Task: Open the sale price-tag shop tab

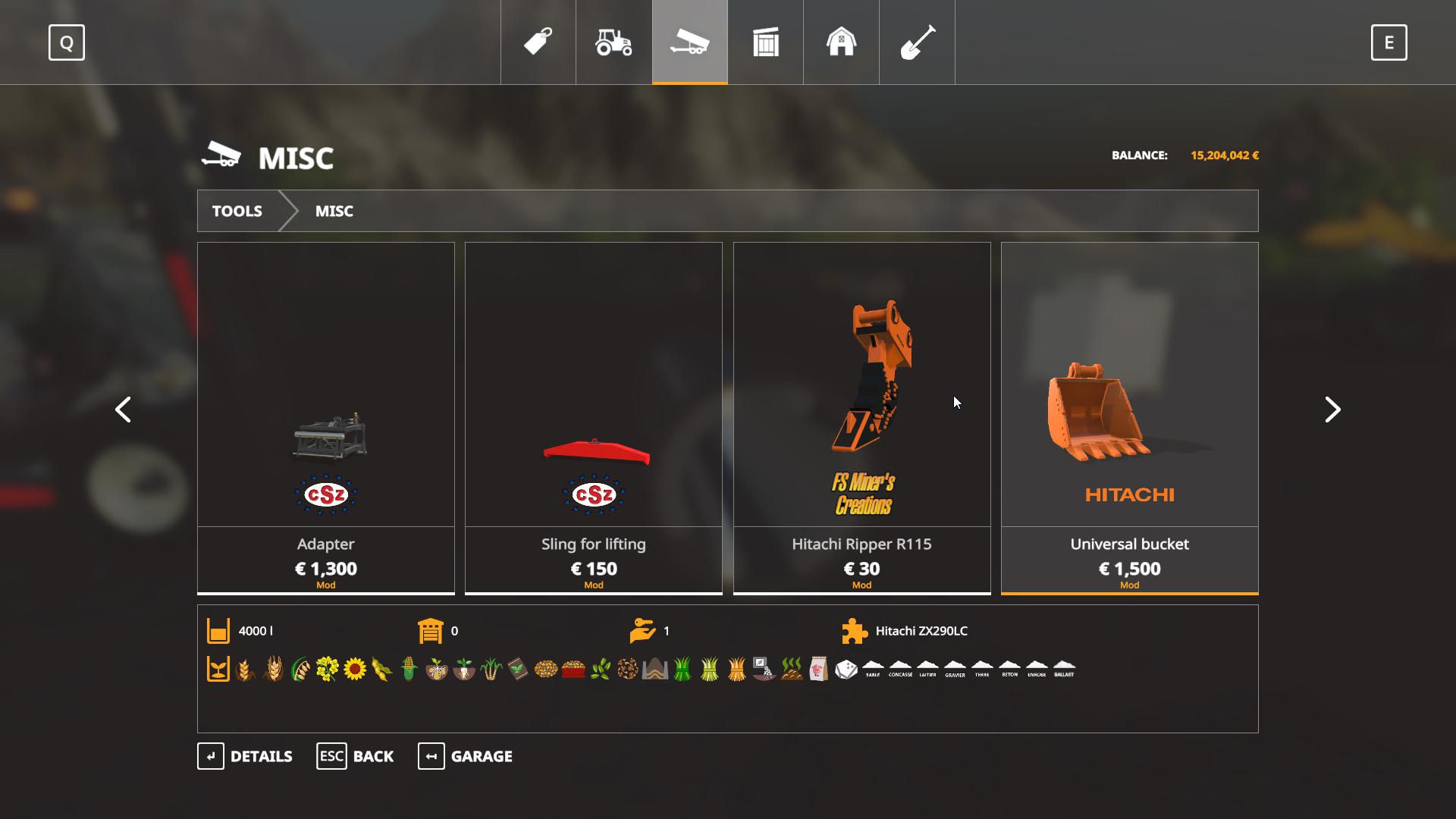Action: pos(538,42)
